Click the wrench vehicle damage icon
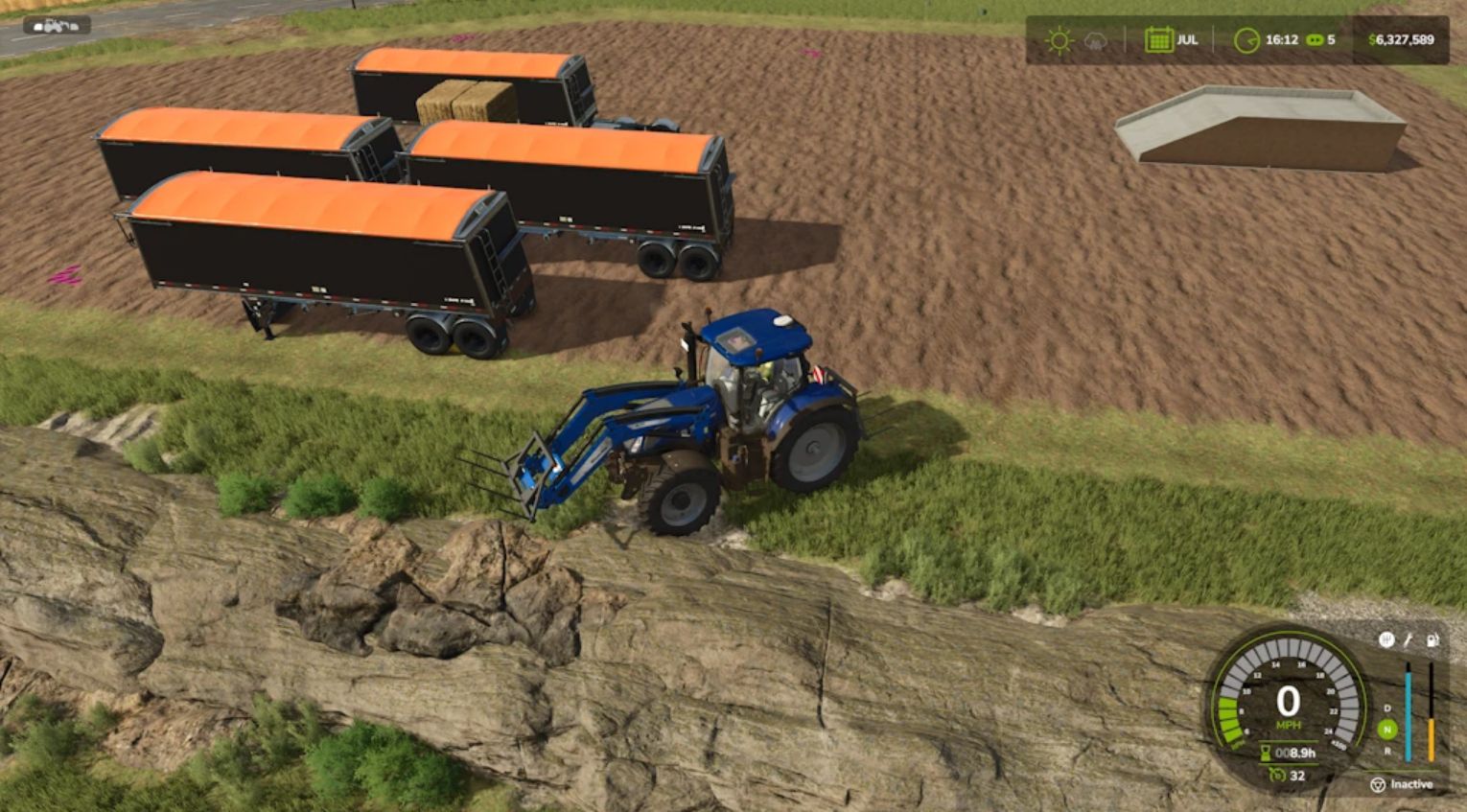Viewport: 1467px width, 812px height. [x=1409, y=640]
